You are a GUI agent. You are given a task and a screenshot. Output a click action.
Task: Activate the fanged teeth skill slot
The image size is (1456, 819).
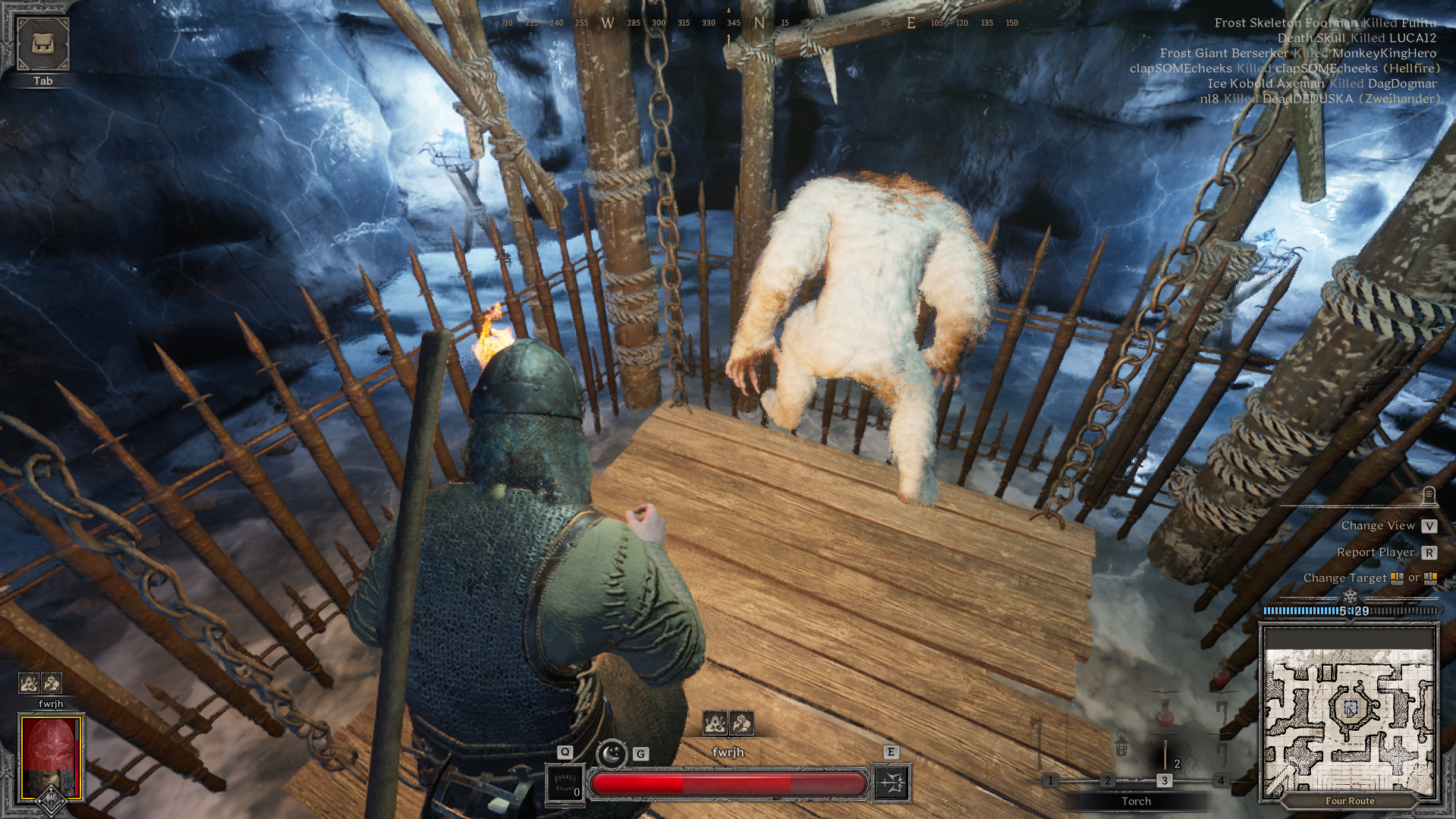coord(565,783)
